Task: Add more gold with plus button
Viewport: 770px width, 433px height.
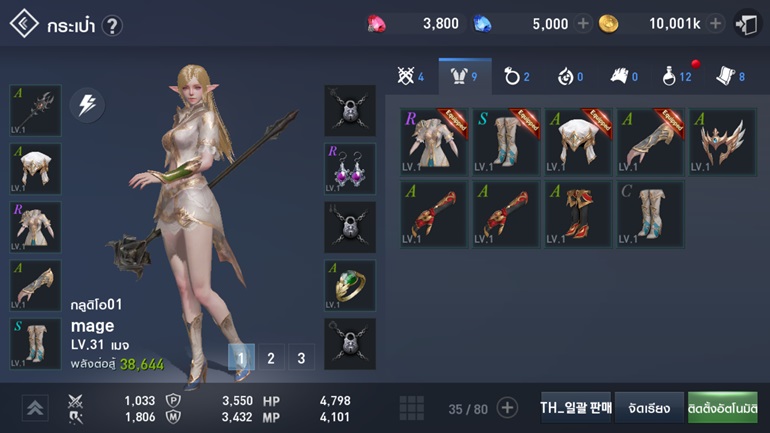Action: (716, 24)
